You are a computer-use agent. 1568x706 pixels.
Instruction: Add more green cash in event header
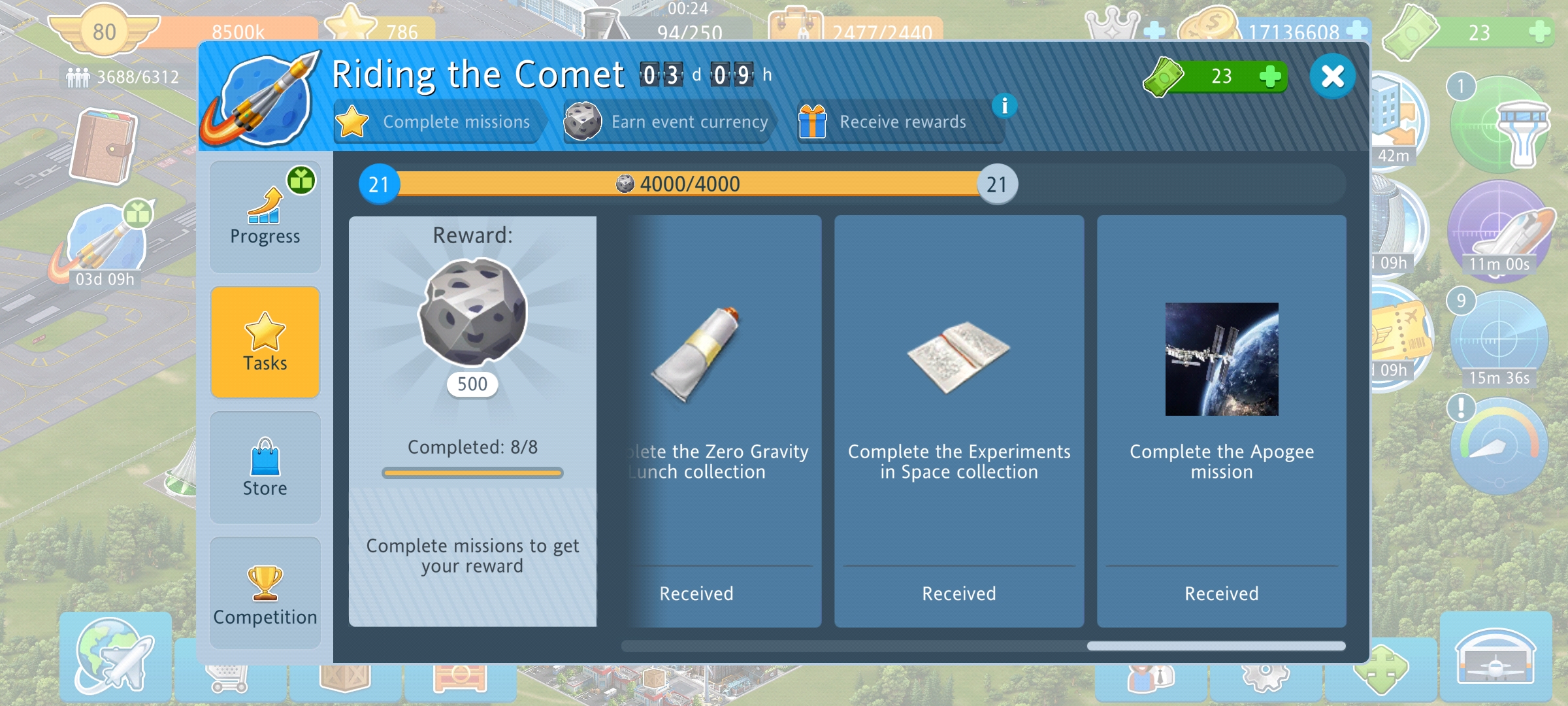1269,76
